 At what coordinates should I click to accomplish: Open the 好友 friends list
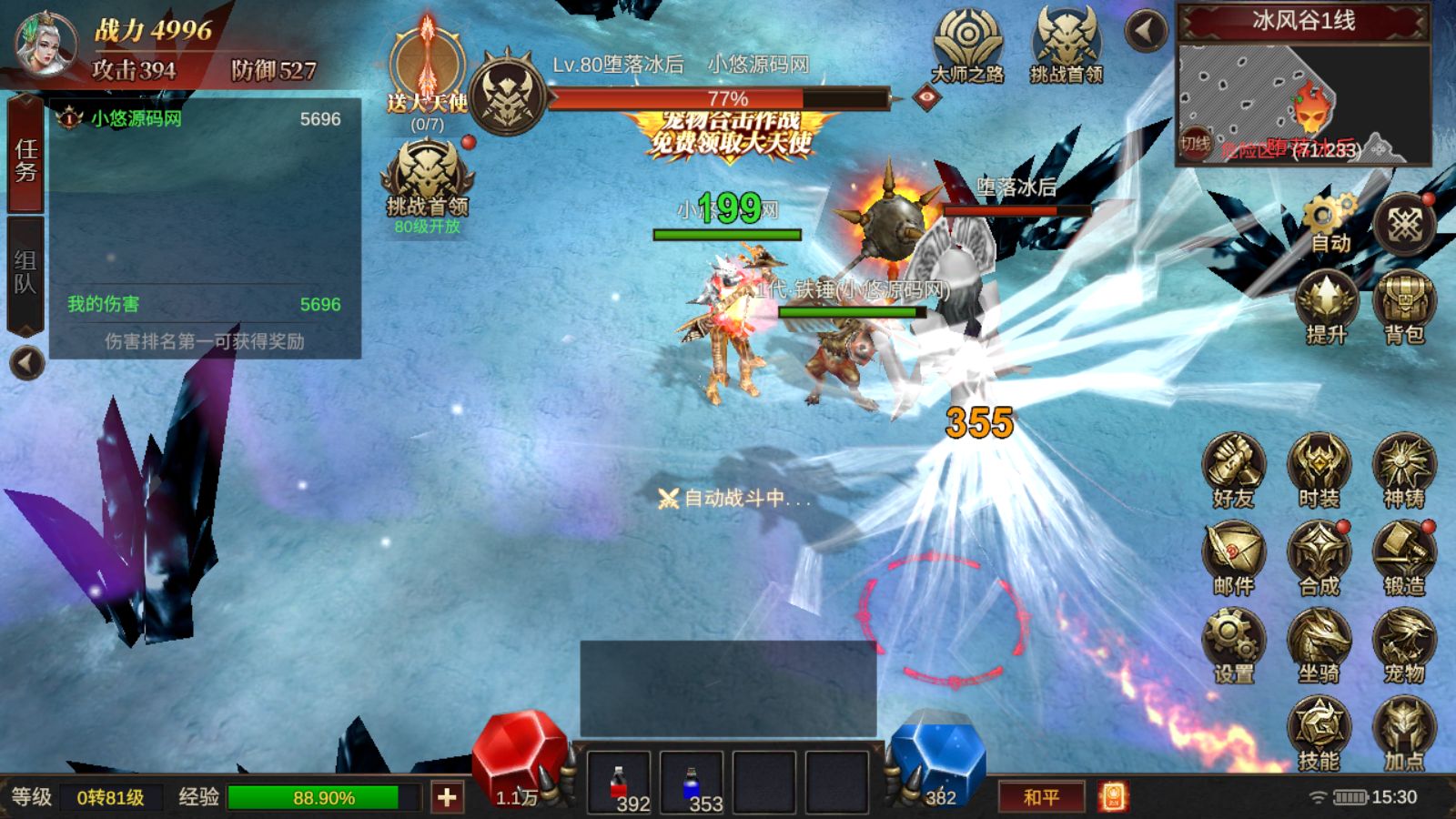point(1233,471)
